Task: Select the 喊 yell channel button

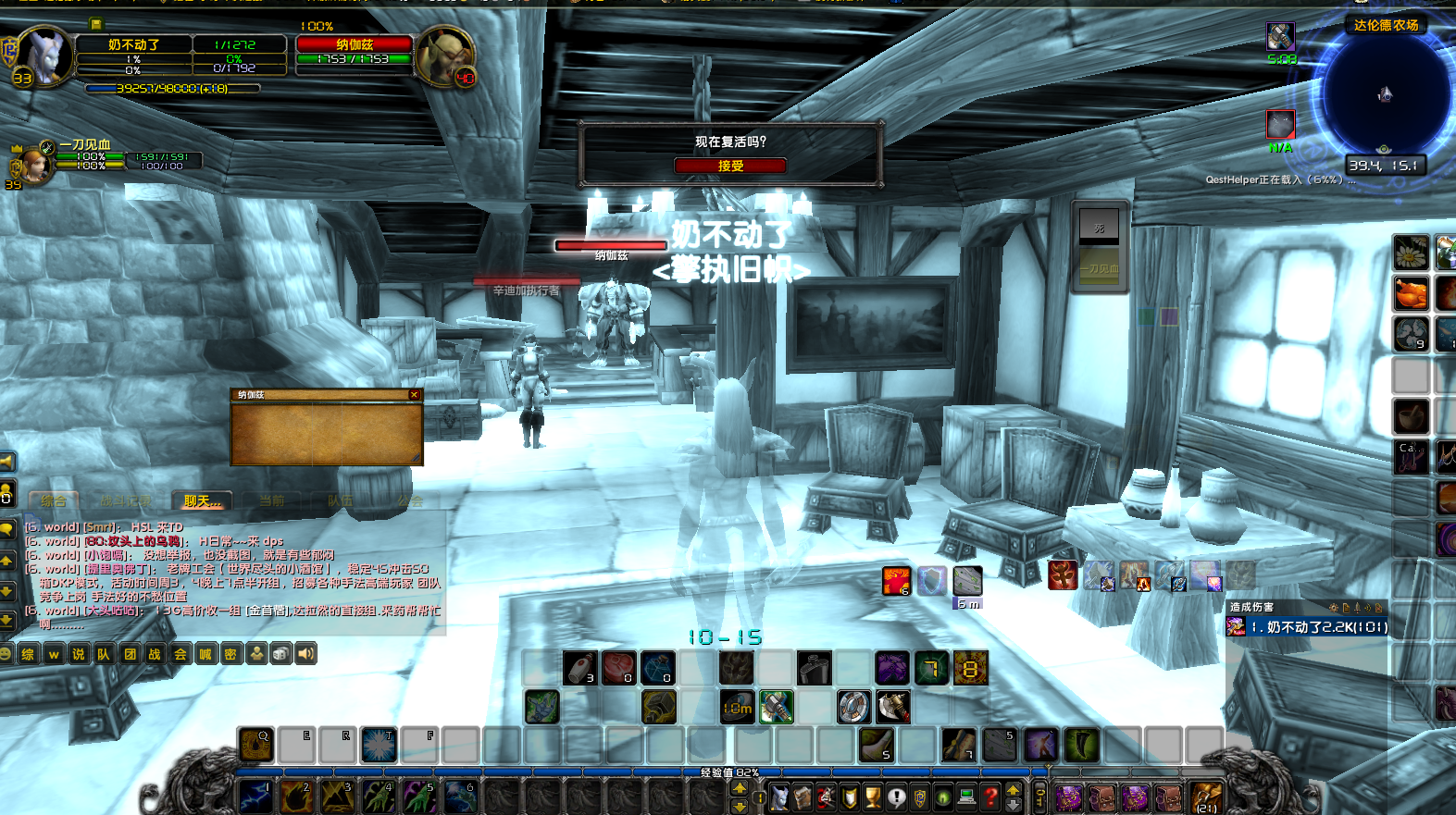Action: tap(205, 654)
